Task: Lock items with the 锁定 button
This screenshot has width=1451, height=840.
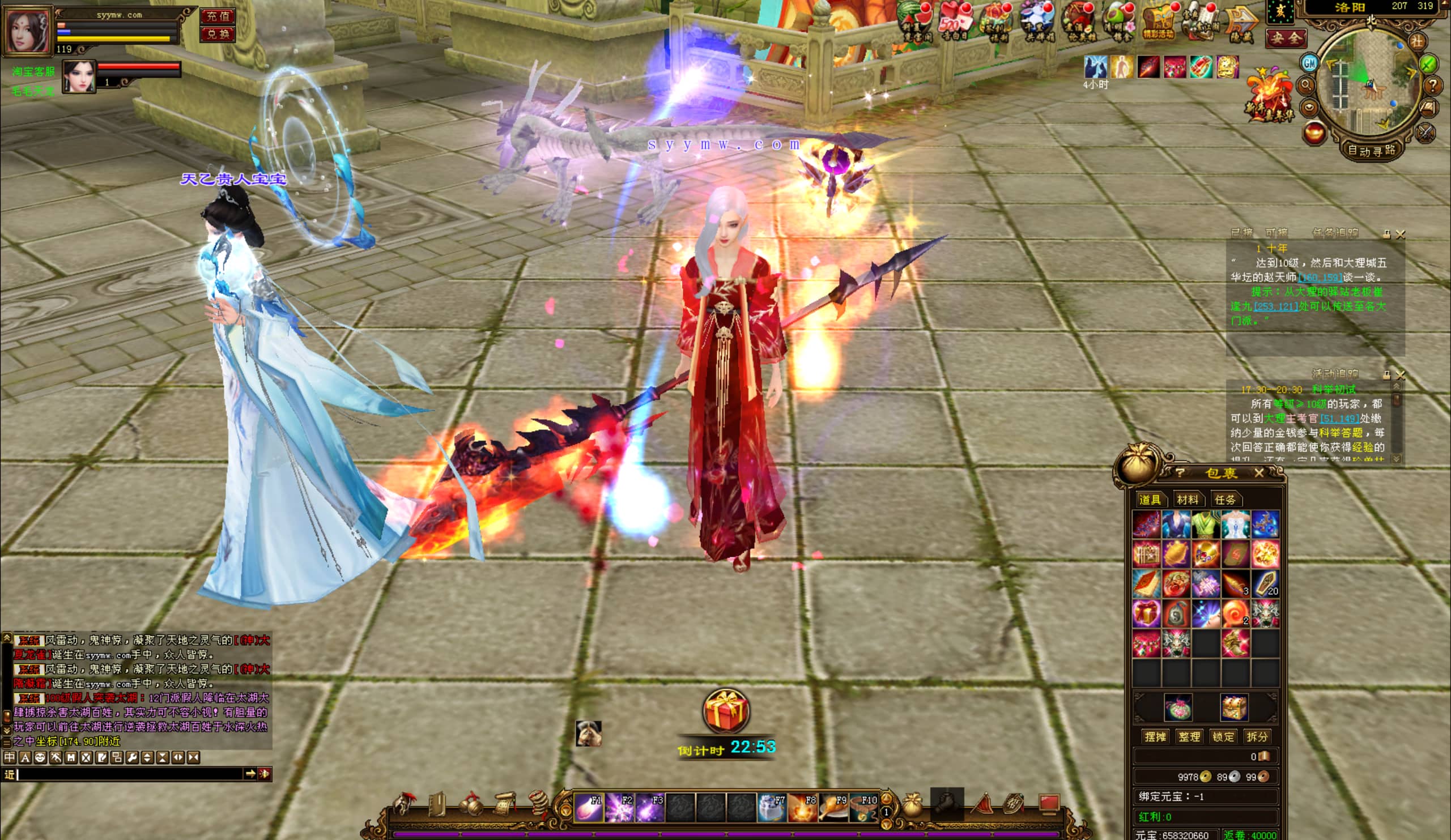Action: (1223, 736)
